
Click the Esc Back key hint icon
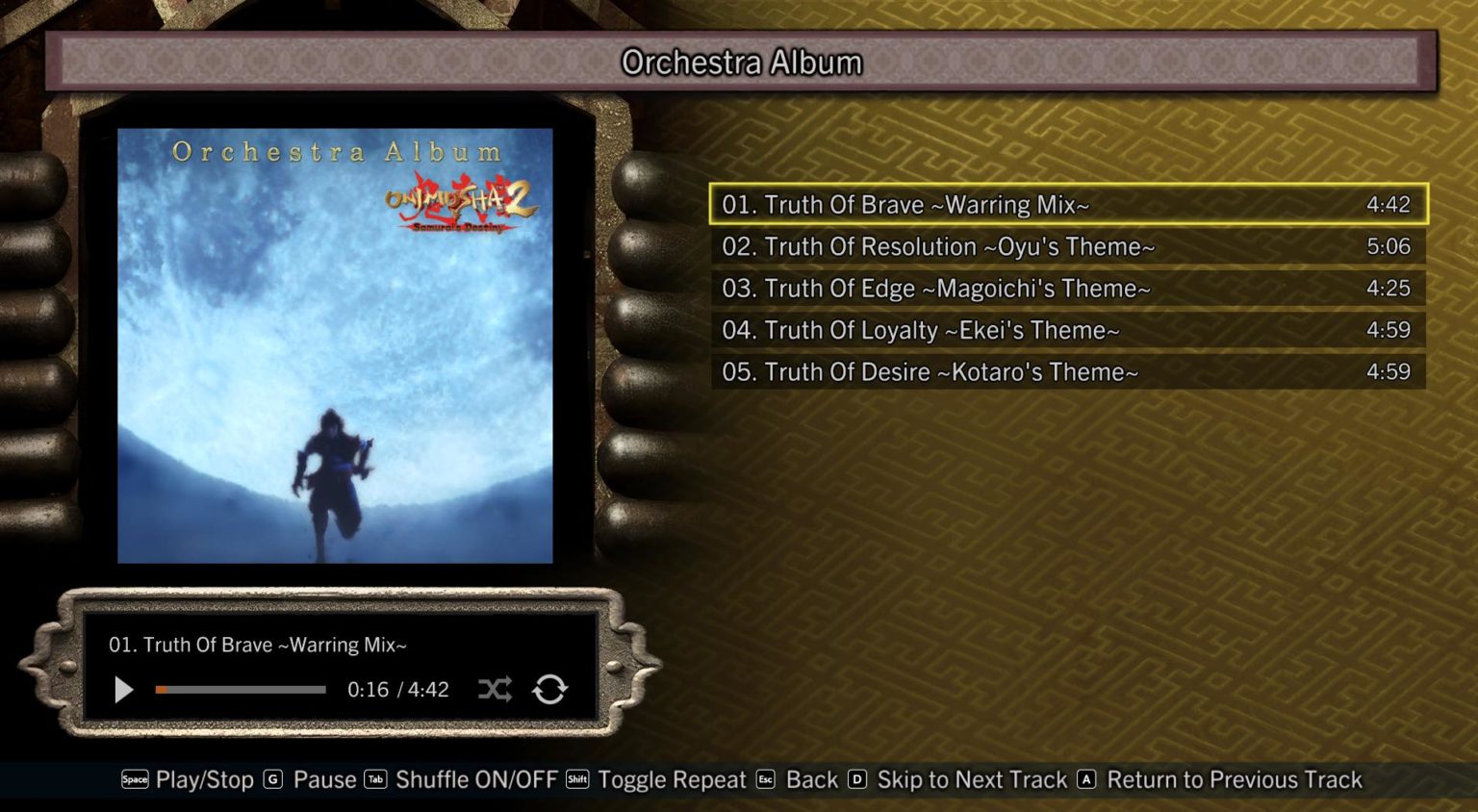765,780
